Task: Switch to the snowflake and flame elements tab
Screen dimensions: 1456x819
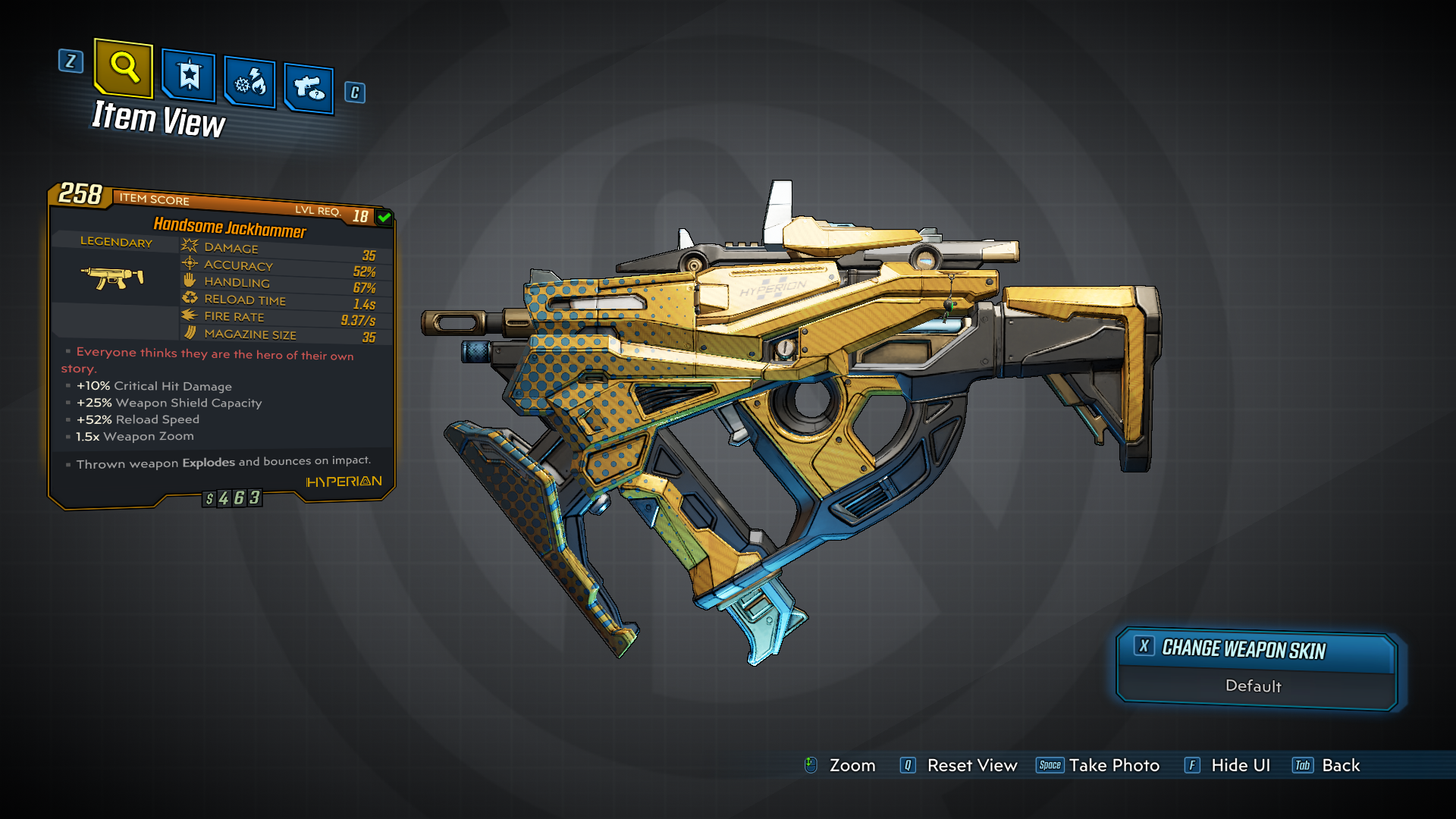Action: pos(250,82)
